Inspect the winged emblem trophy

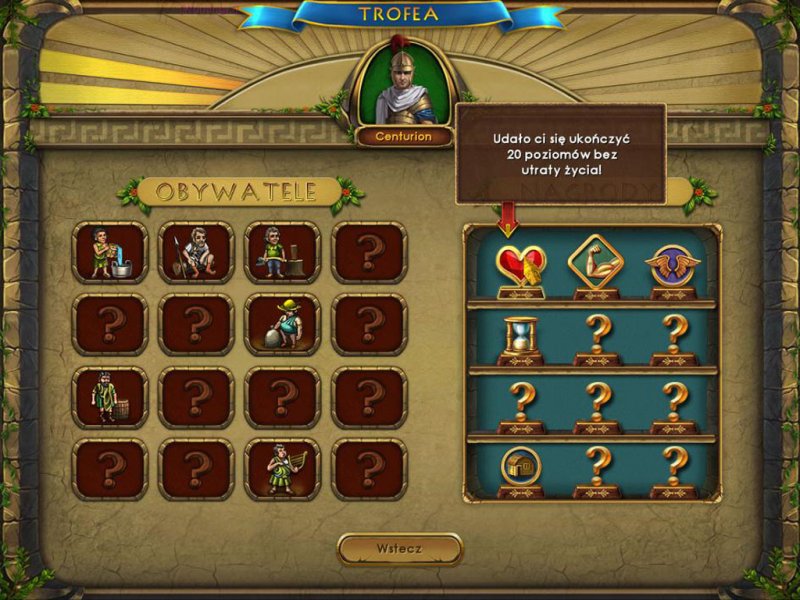tap(672, 268)
